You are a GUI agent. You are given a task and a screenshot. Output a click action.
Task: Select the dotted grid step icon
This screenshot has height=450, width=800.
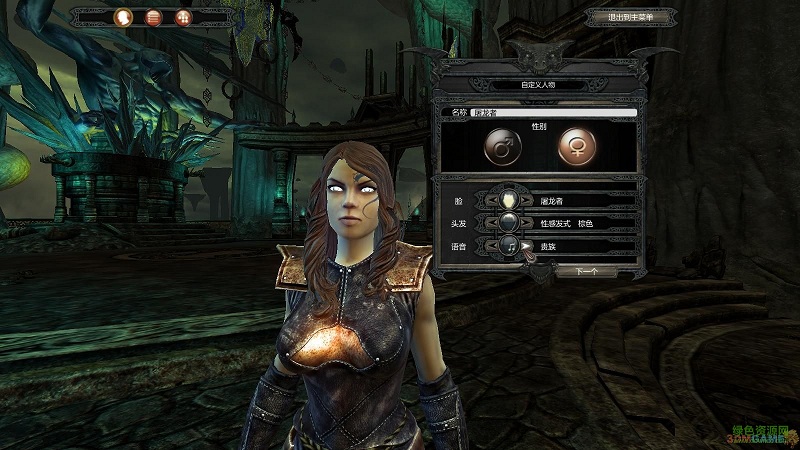point(182,17)
